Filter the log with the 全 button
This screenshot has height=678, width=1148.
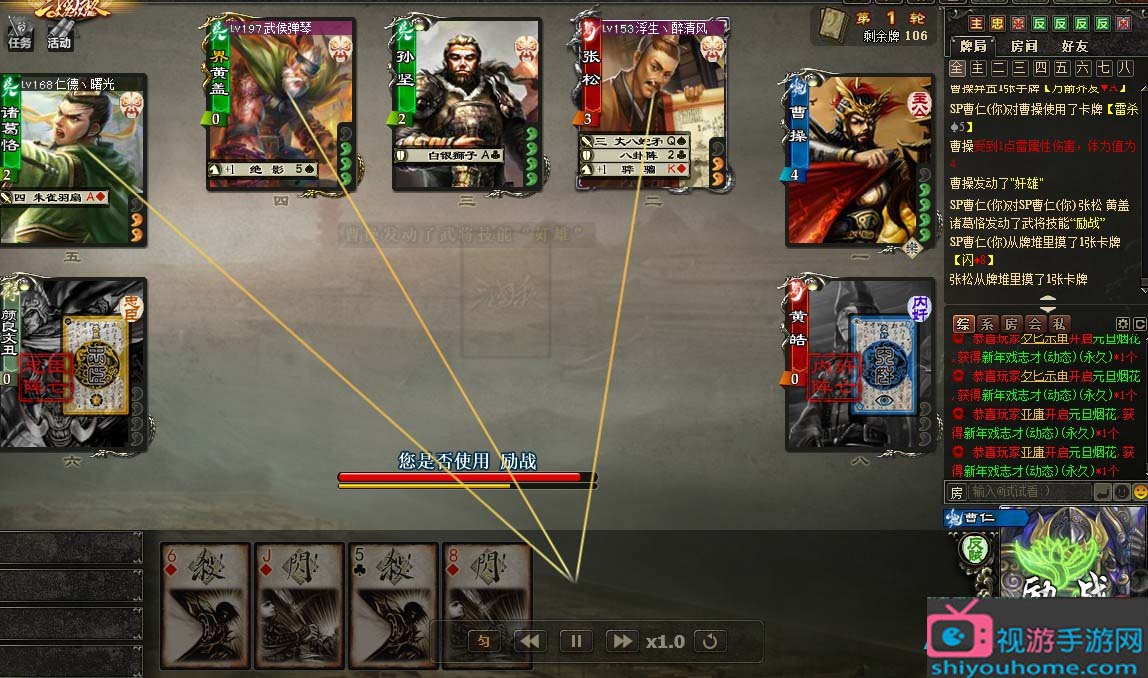coord(957,68)
